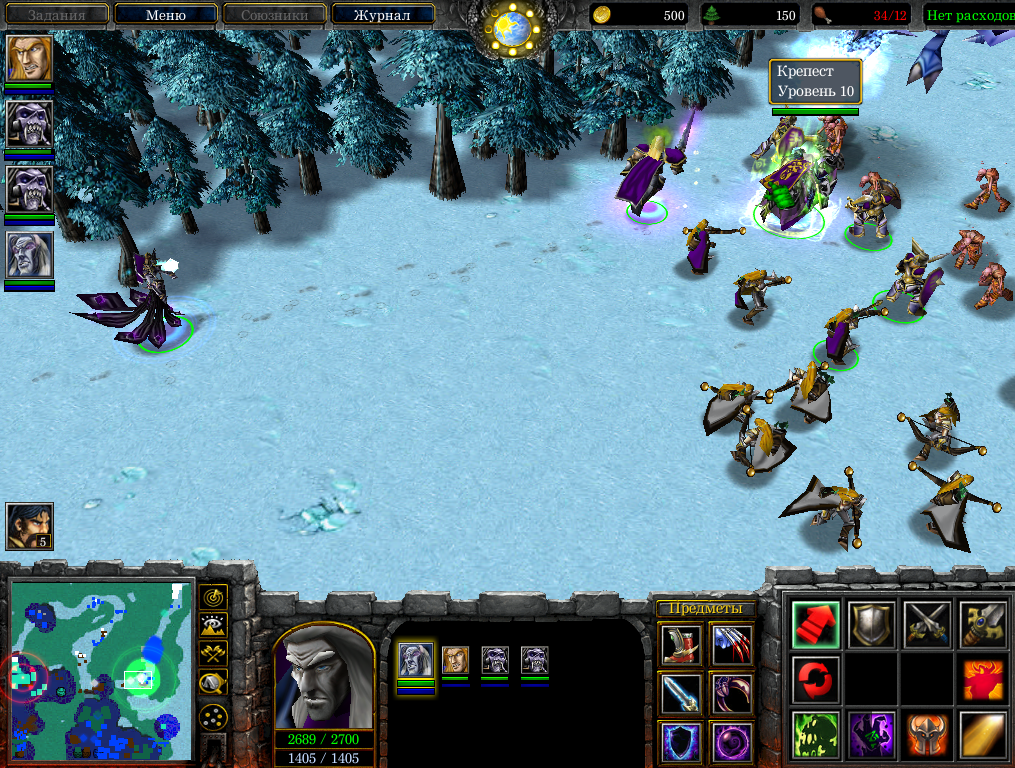Activate the red arrow Move command
Viewport: 1015px width, 768px height.
(815, 625)
